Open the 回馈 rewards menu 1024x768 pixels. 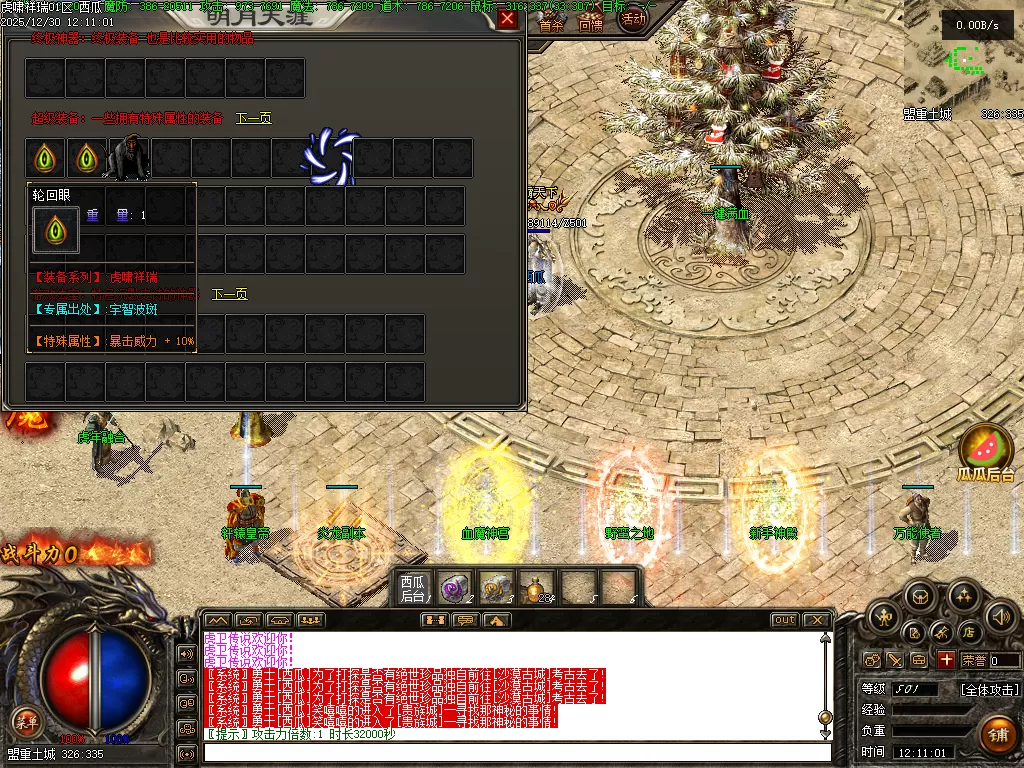(x=590, y=25)
